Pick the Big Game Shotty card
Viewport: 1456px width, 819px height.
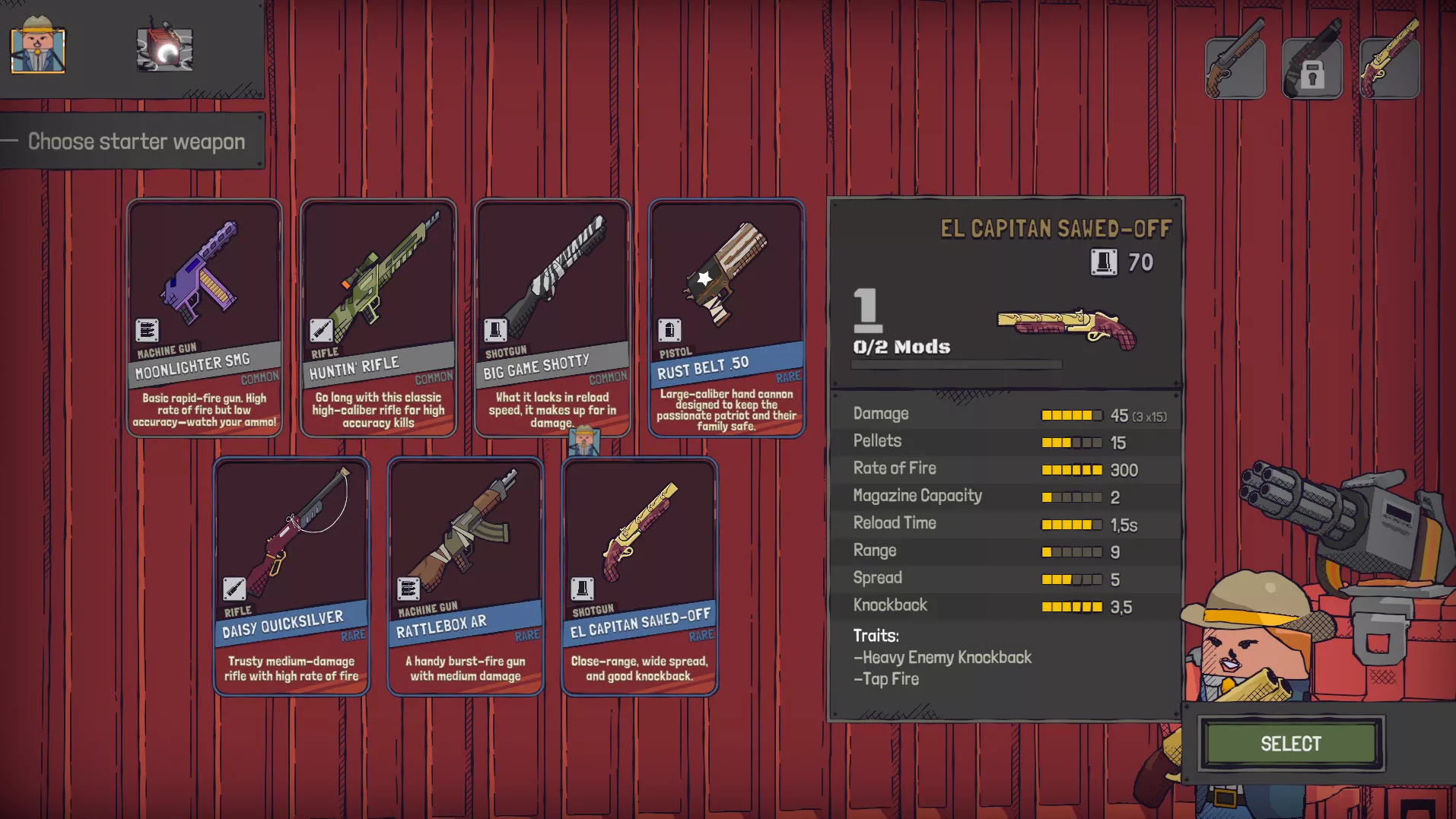click(552, 317)
